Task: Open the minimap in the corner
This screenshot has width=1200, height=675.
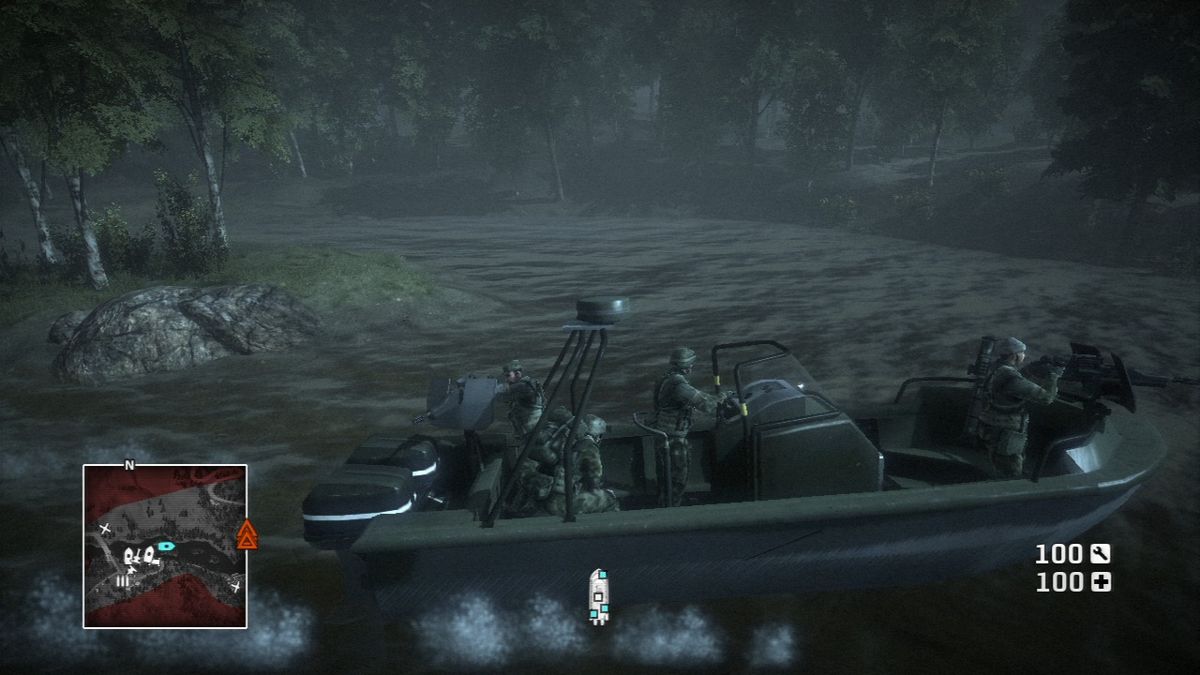Action: point(165,546)
